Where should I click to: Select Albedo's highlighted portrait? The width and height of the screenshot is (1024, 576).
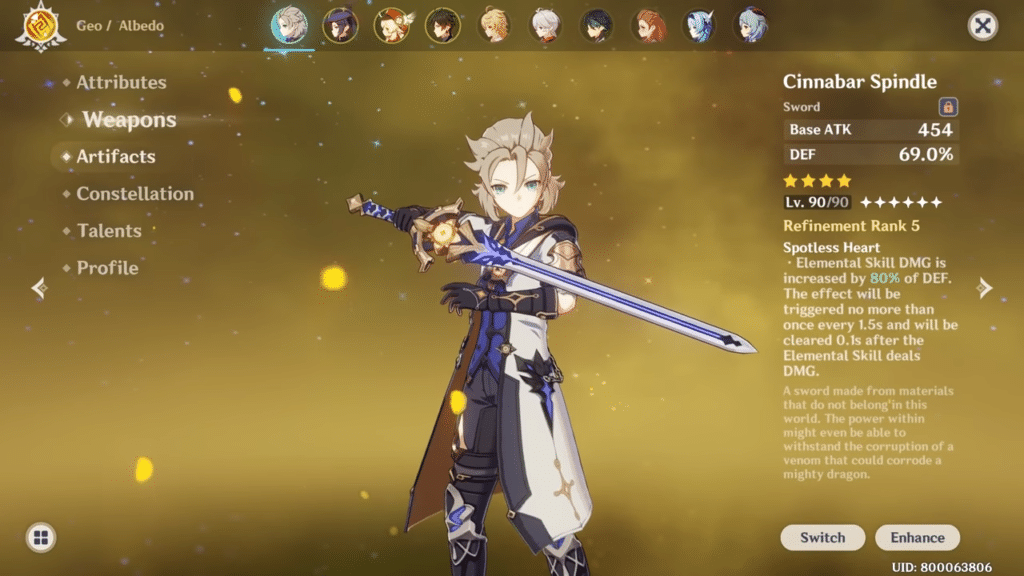(x=289, y=26)
